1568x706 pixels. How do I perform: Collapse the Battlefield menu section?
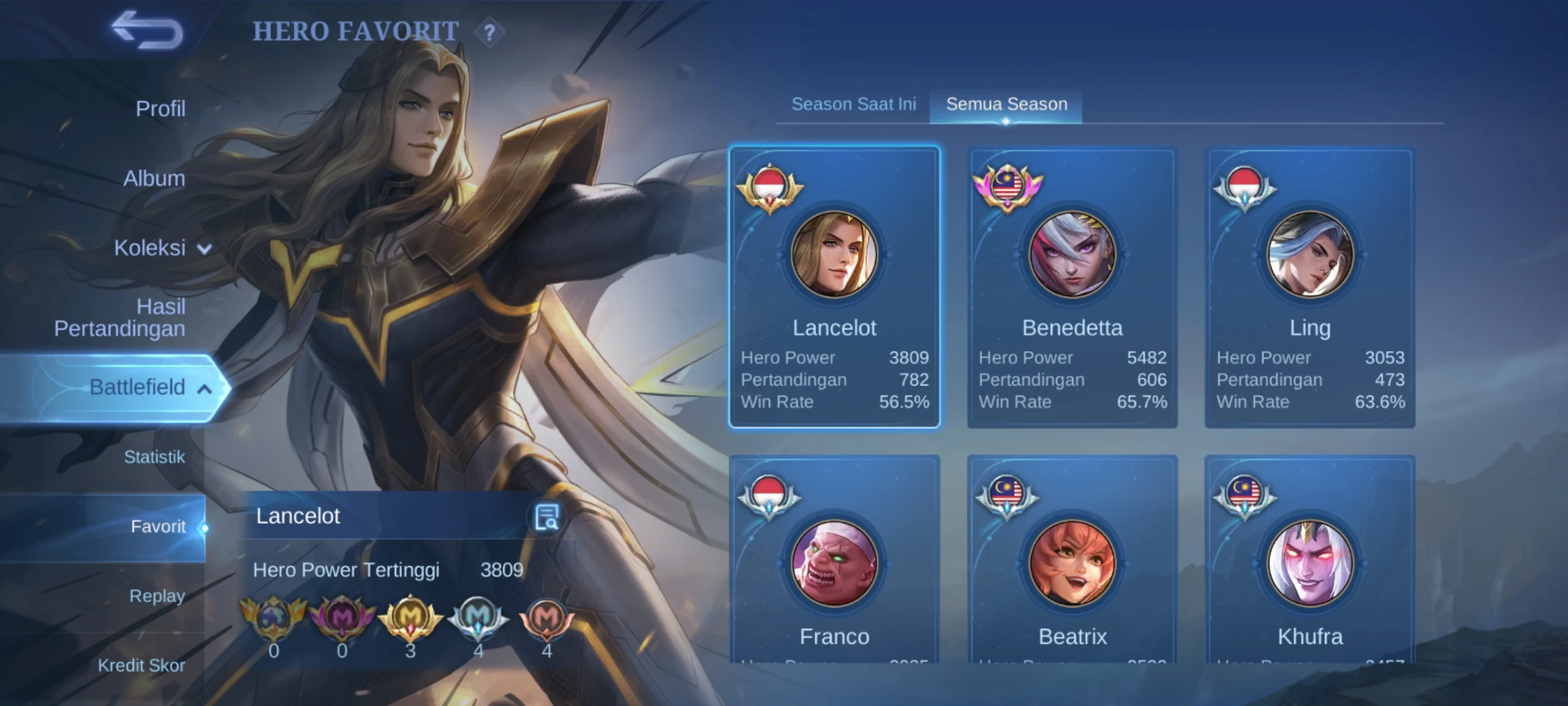tap(150, 388)
